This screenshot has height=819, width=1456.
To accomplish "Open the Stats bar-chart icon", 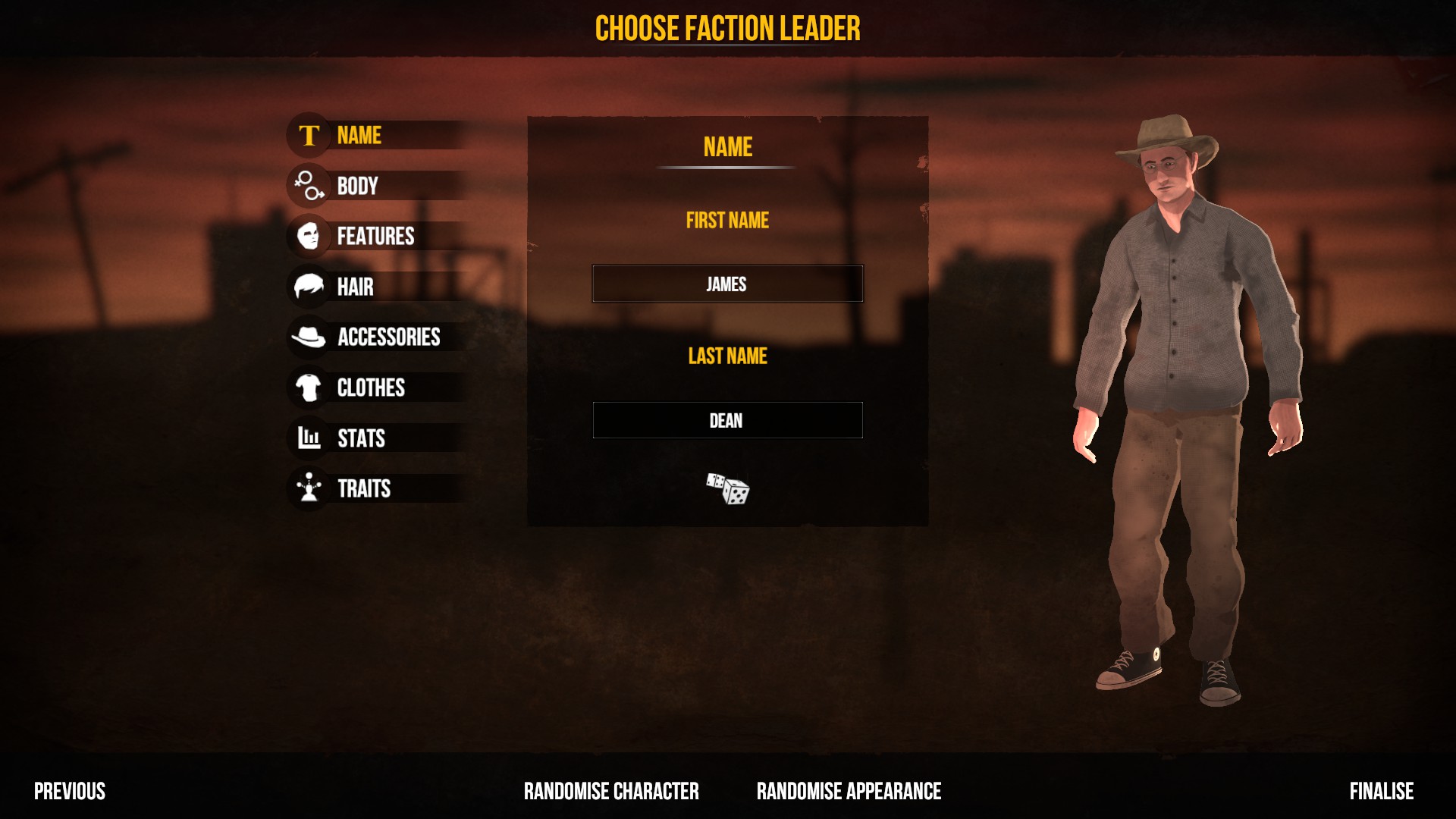I will [x=308, y=439].
